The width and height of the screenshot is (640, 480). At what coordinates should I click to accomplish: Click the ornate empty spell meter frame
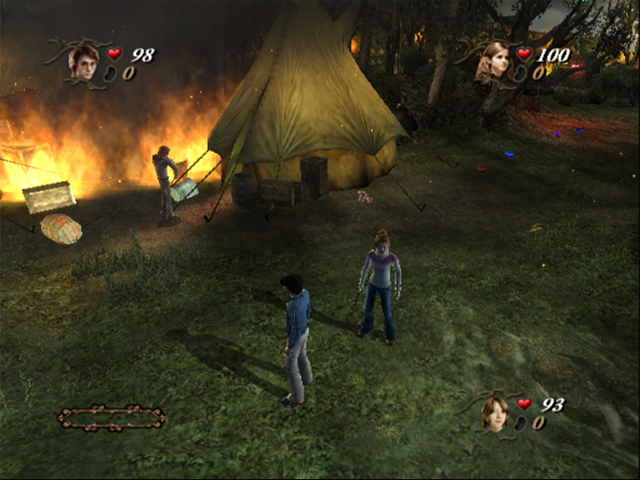tap(111, 416)
